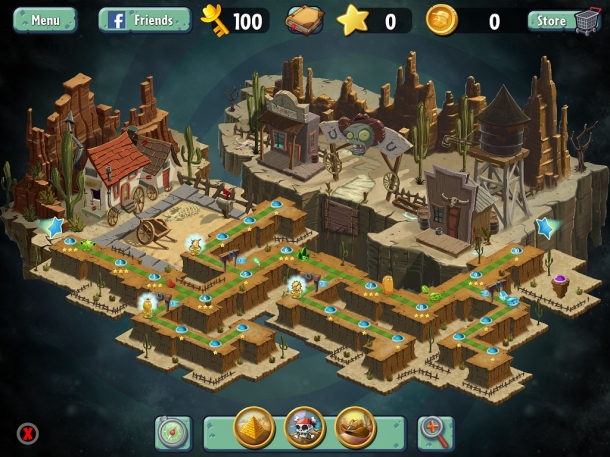The image size is (610, 457).
Task: Choose the Wild West cowboy hat world
Action: pyautogui.click(x=355, y=428)
